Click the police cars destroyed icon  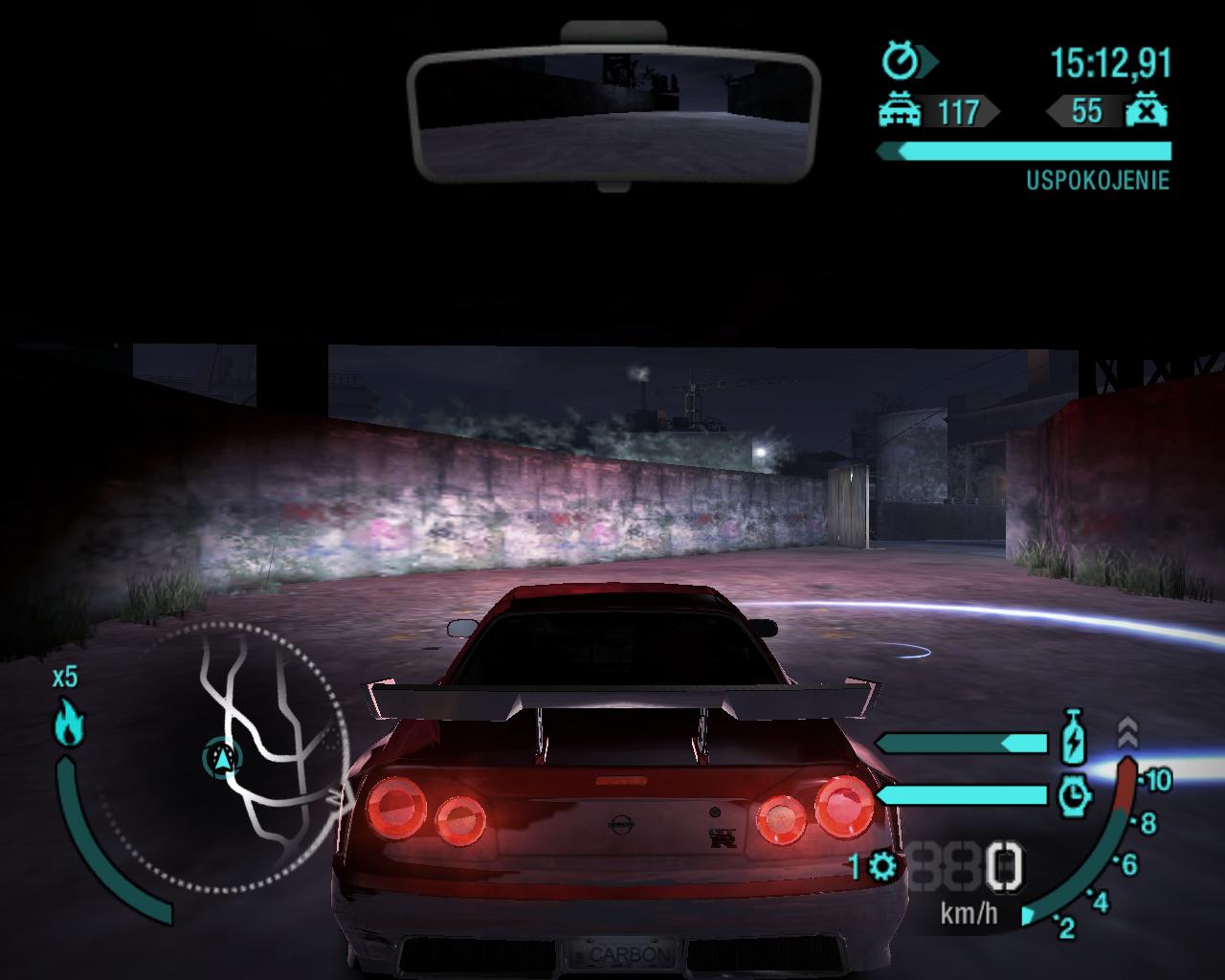[x=1146, y=112]
